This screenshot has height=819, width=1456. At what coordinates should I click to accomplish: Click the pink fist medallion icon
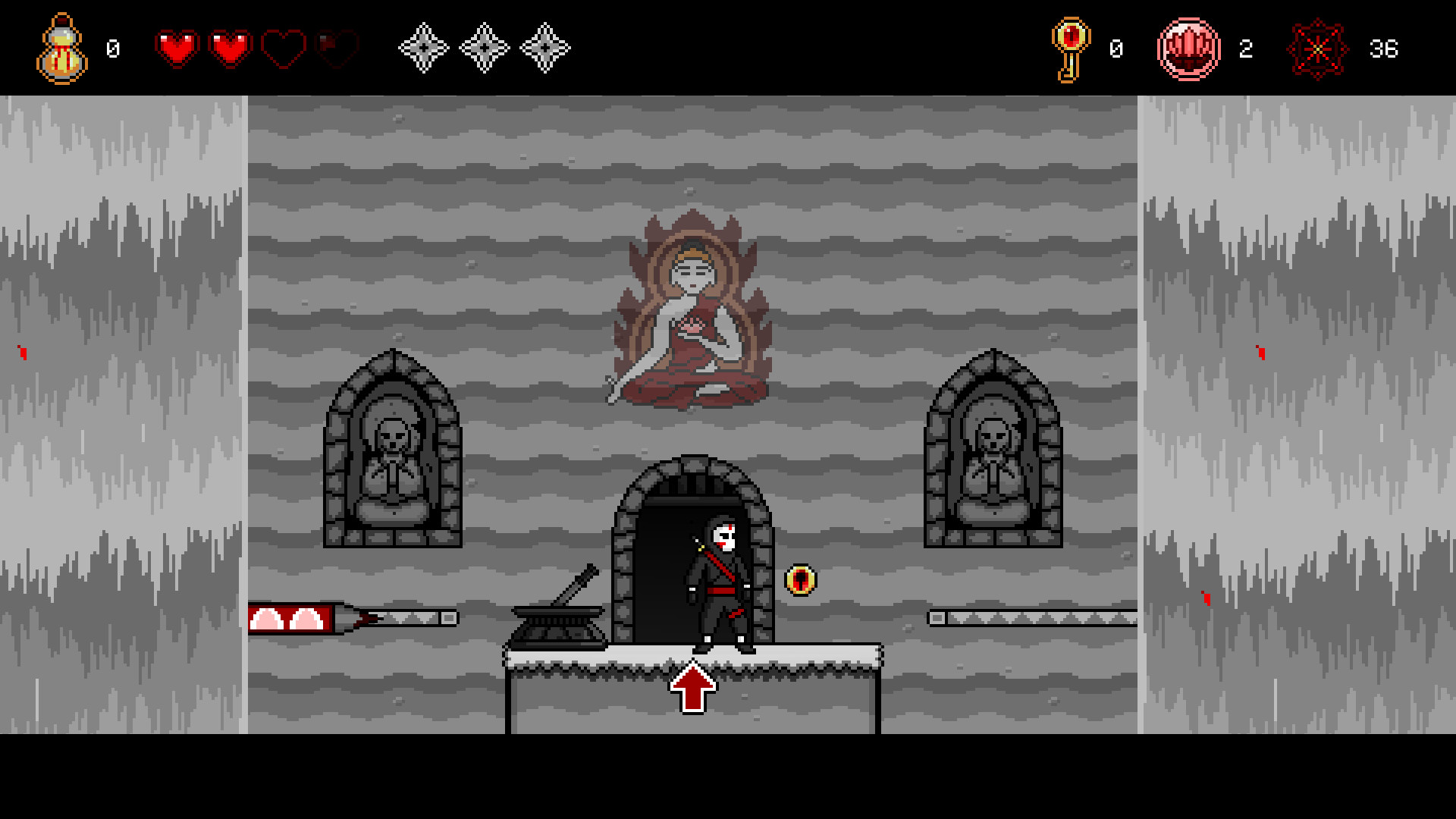click(x=1191, y=49)
